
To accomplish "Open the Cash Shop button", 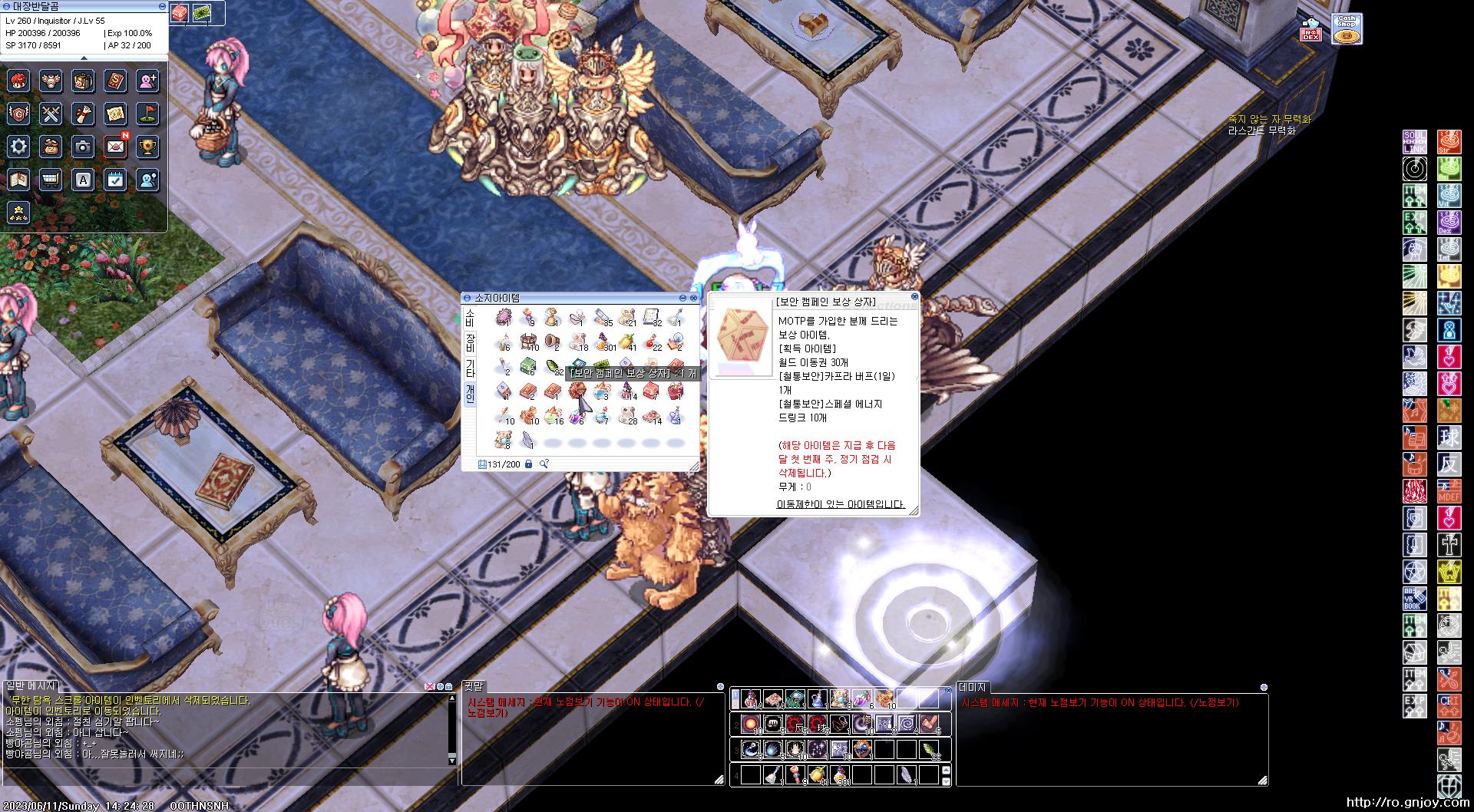I will pos(1346,29).
